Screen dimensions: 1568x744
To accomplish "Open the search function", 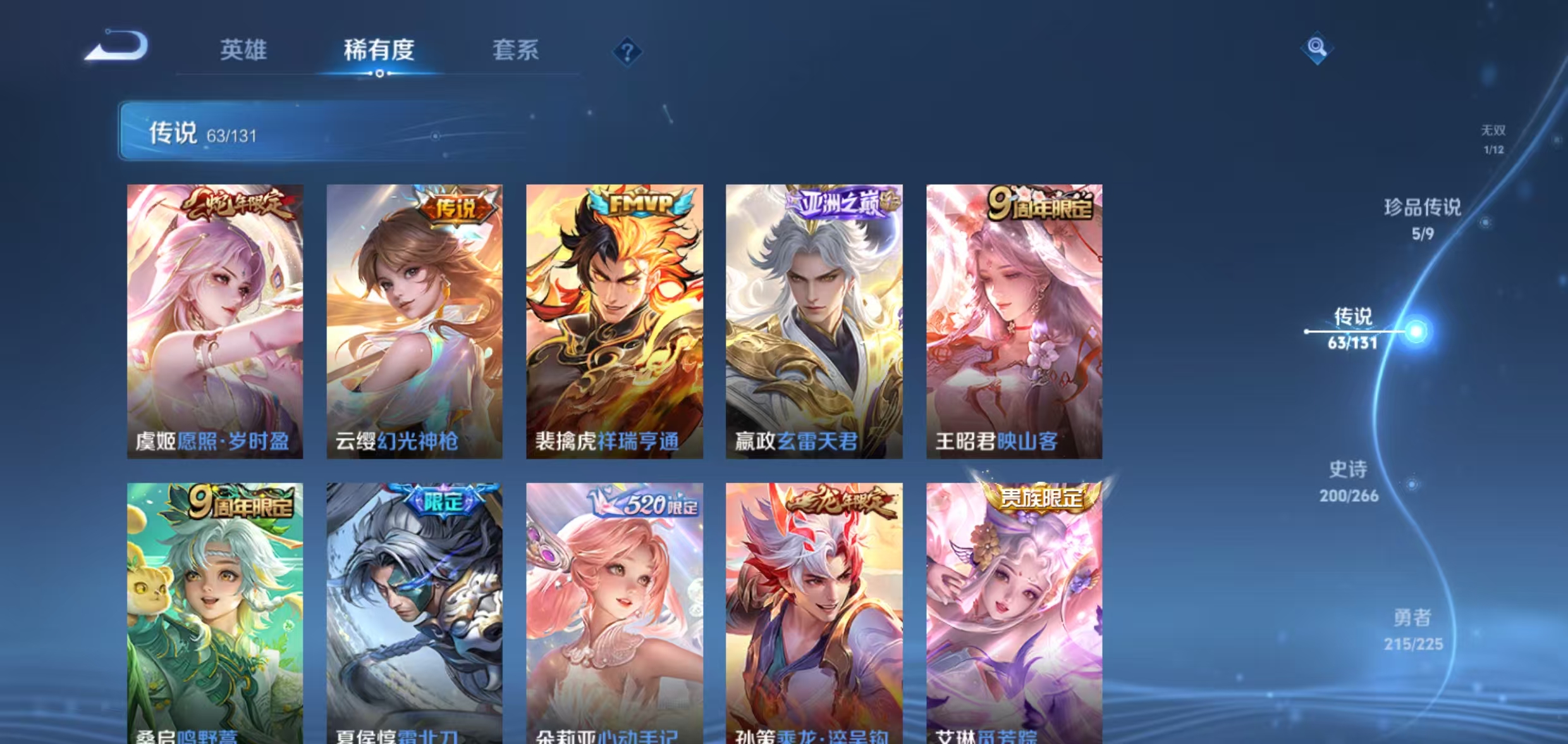I will (x=1318, y=47).
